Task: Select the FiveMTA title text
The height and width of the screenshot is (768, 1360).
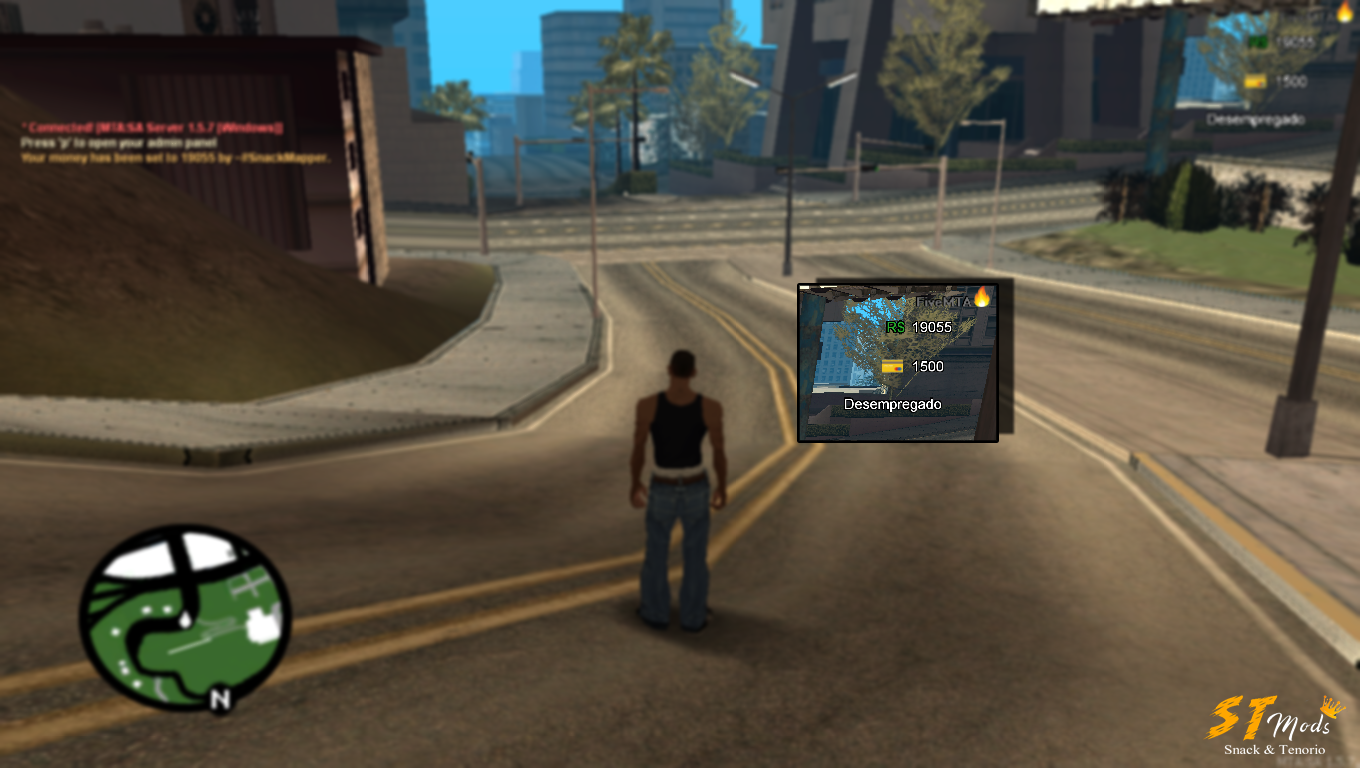Action: (941, 300)
